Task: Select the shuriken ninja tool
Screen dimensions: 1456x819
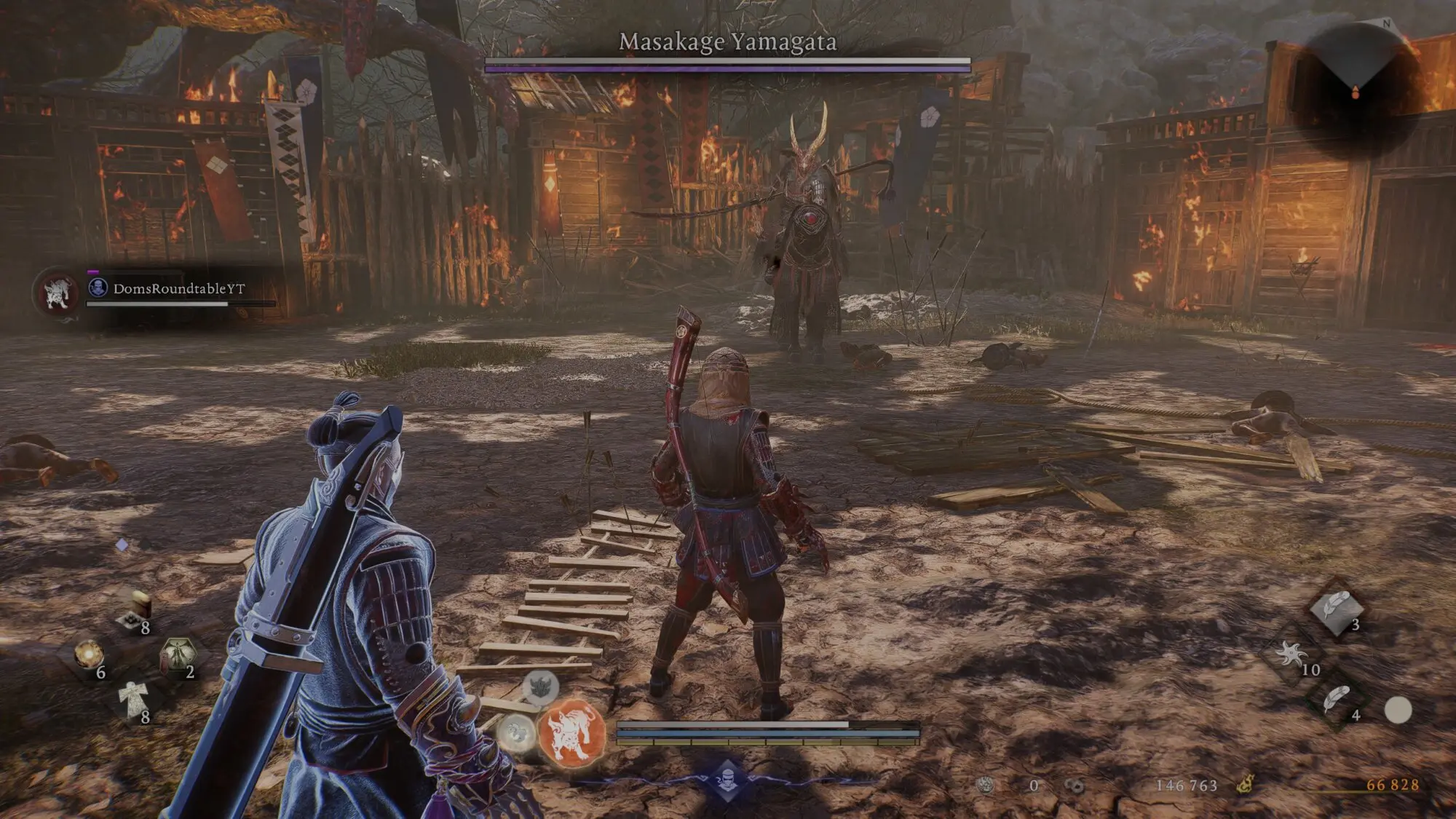Action: (x=1291, y=654)
